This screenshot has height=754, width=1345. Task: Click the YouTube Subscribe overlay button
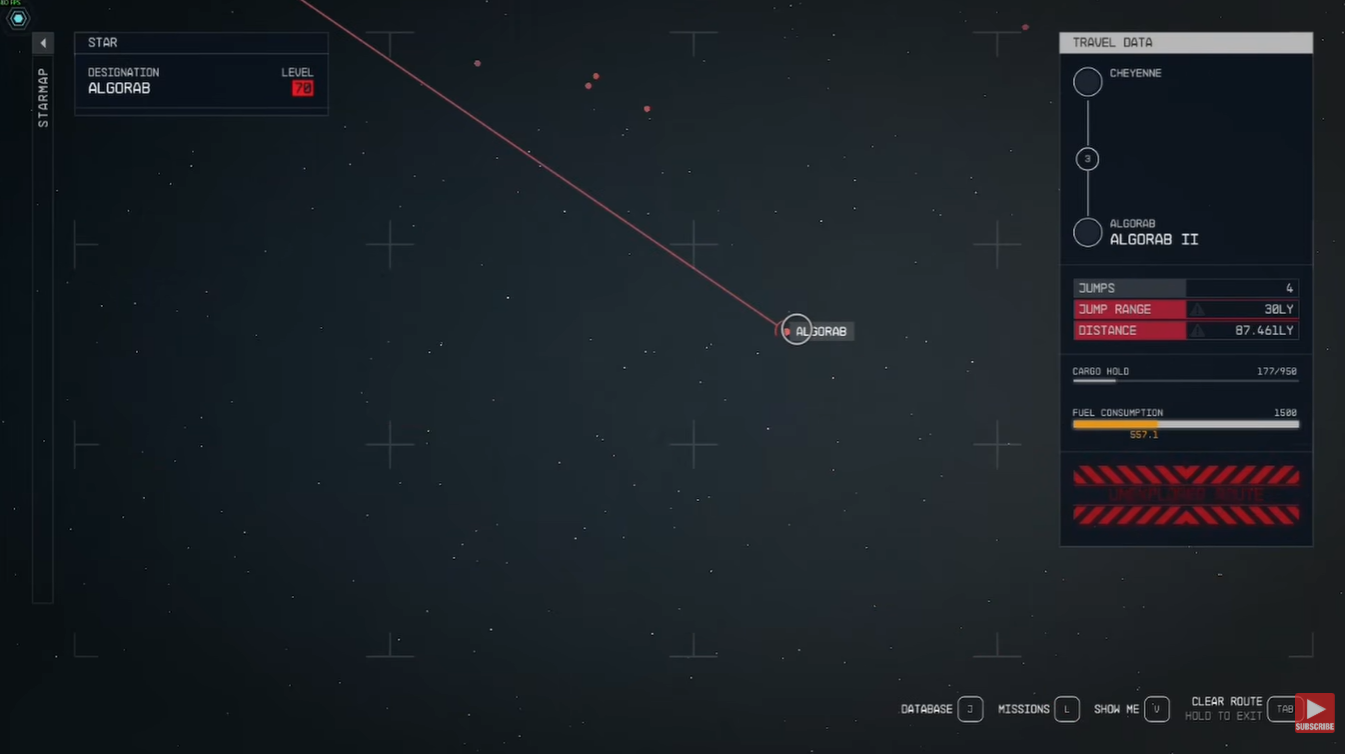point(1315,713)
